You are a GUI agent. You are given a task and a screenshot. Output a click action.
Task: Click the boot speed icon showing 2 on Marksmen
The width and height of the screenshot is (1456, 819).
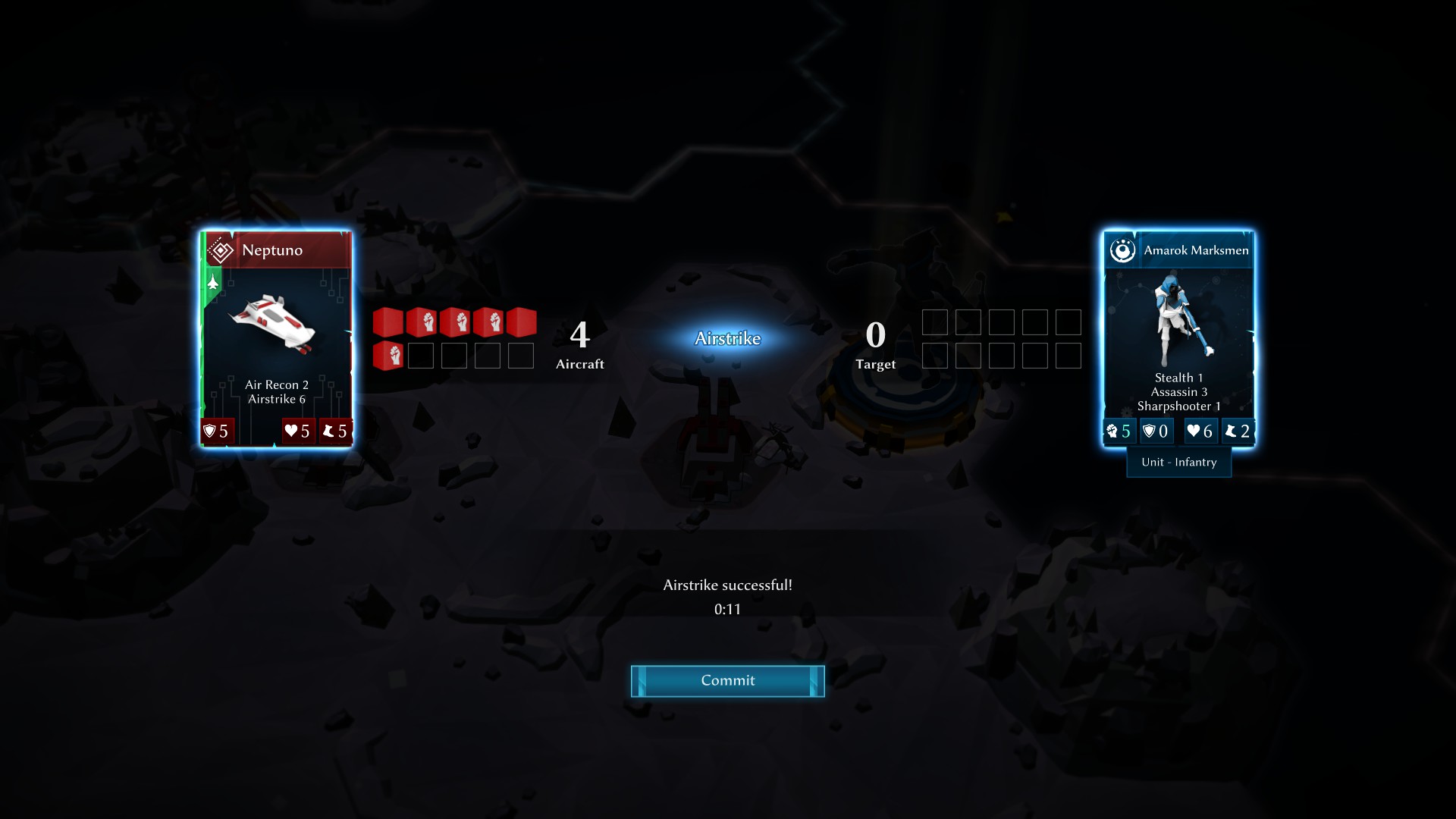click(1232, 430)
